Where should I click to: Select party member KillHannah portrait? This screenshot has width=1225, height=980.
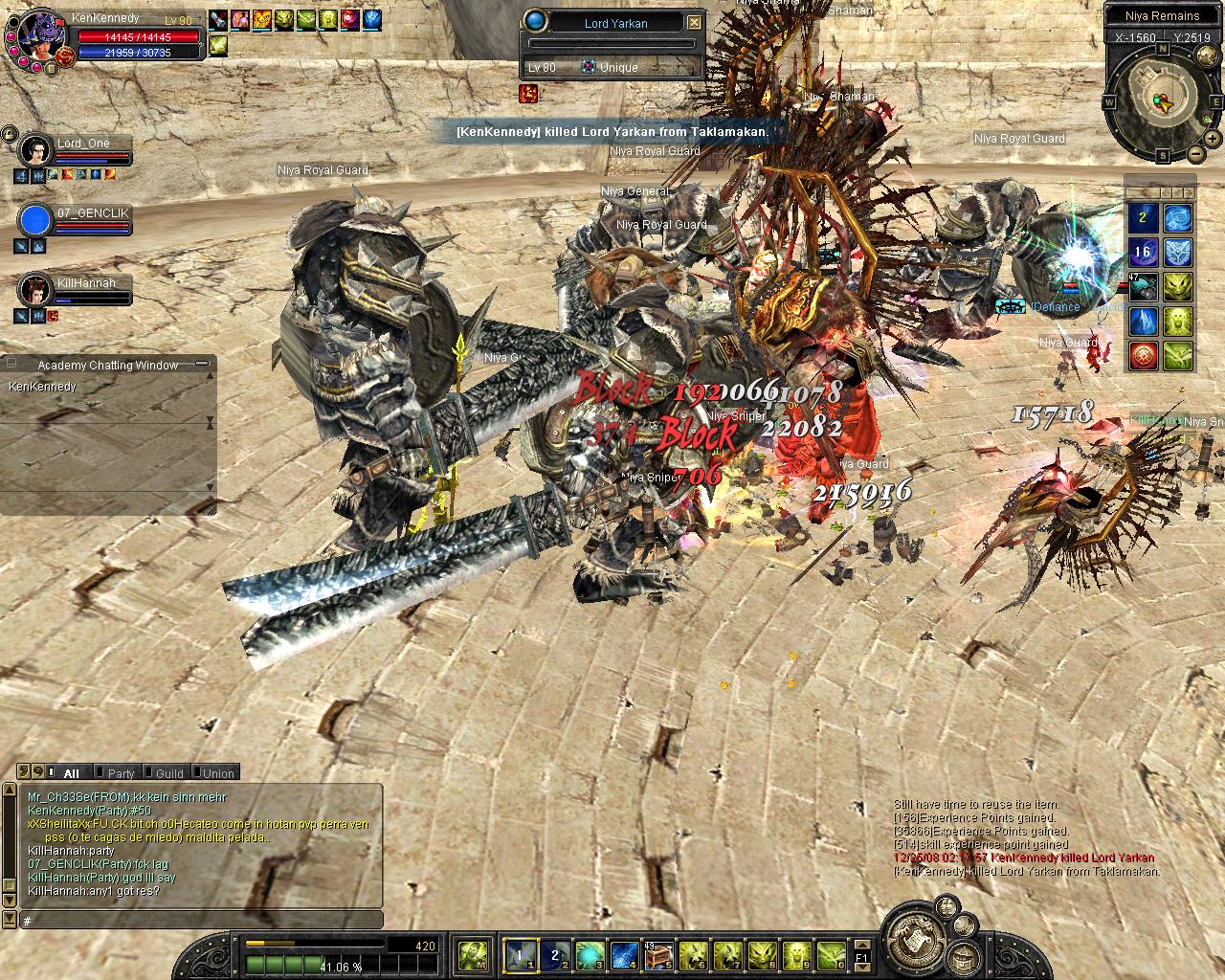coord(35,290)
